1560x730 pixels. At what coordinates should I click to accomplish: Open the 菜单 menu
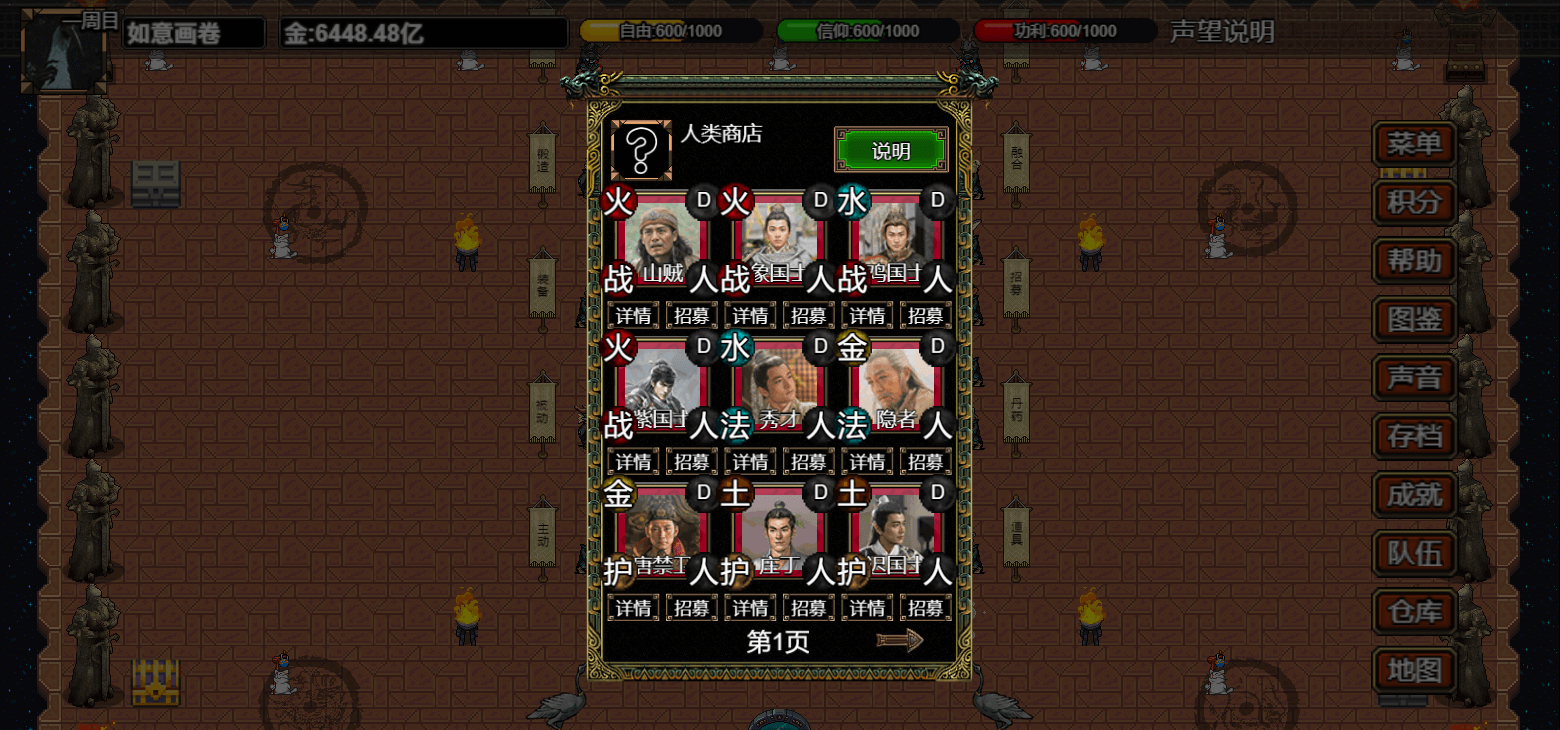pos(1414,144)
